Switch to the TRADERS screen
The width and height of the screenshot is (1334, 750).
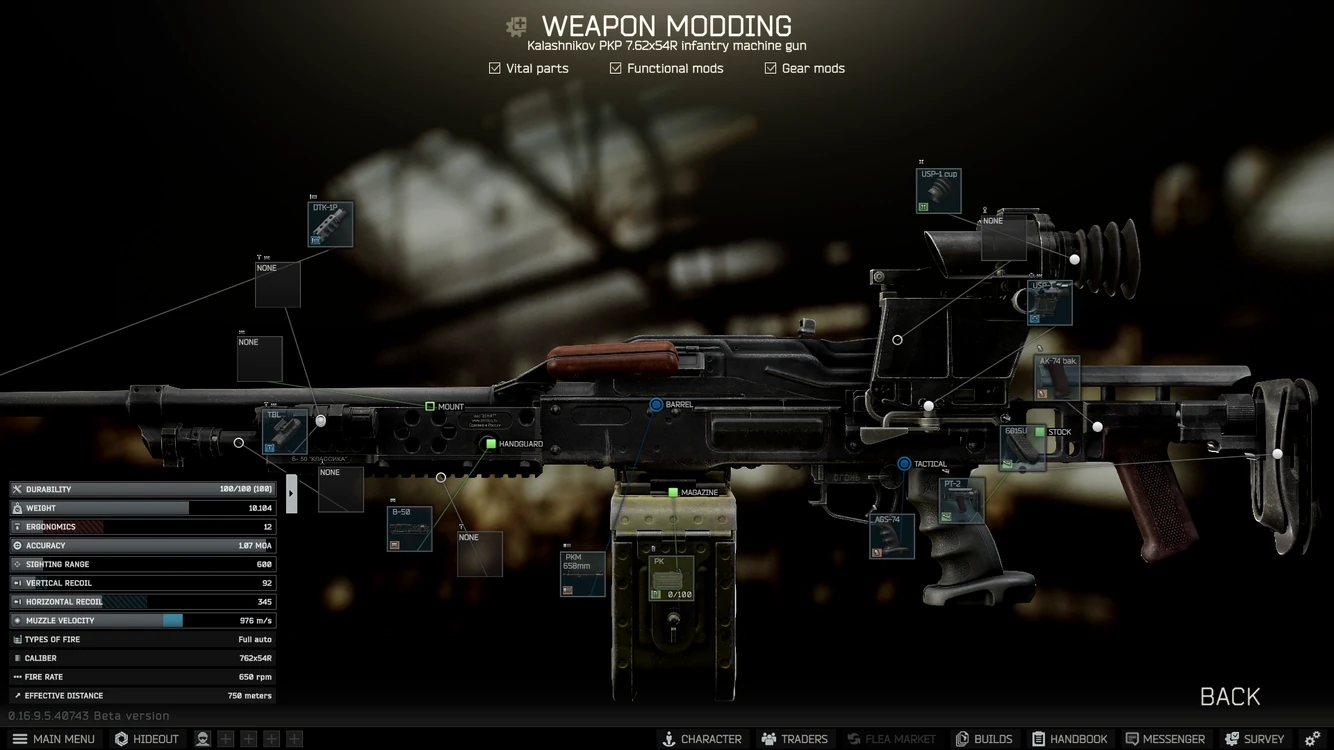tap(794, 738)
